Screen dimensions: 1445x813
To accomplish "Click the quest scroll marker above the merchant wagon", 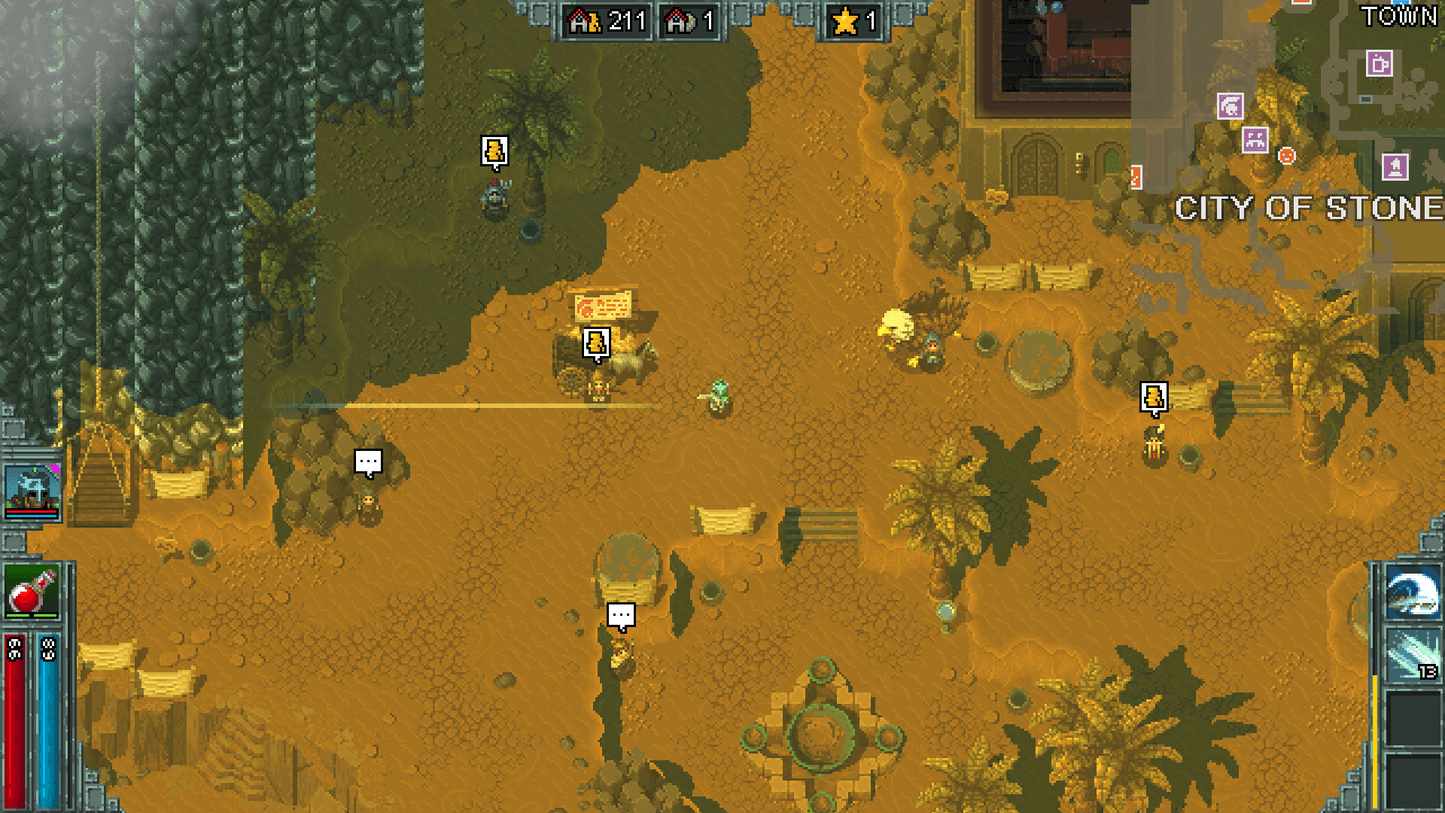I will [x=594, y=340].
